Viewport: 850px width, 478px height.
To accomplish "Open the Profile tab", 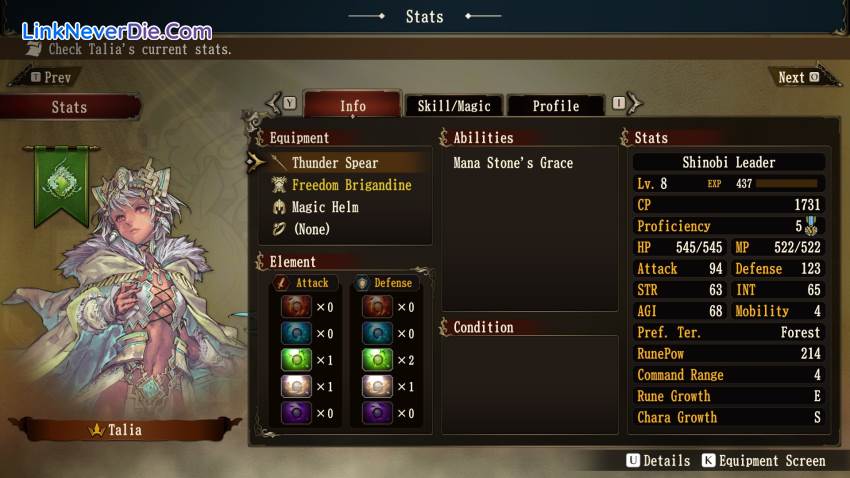I will [555, 106].
